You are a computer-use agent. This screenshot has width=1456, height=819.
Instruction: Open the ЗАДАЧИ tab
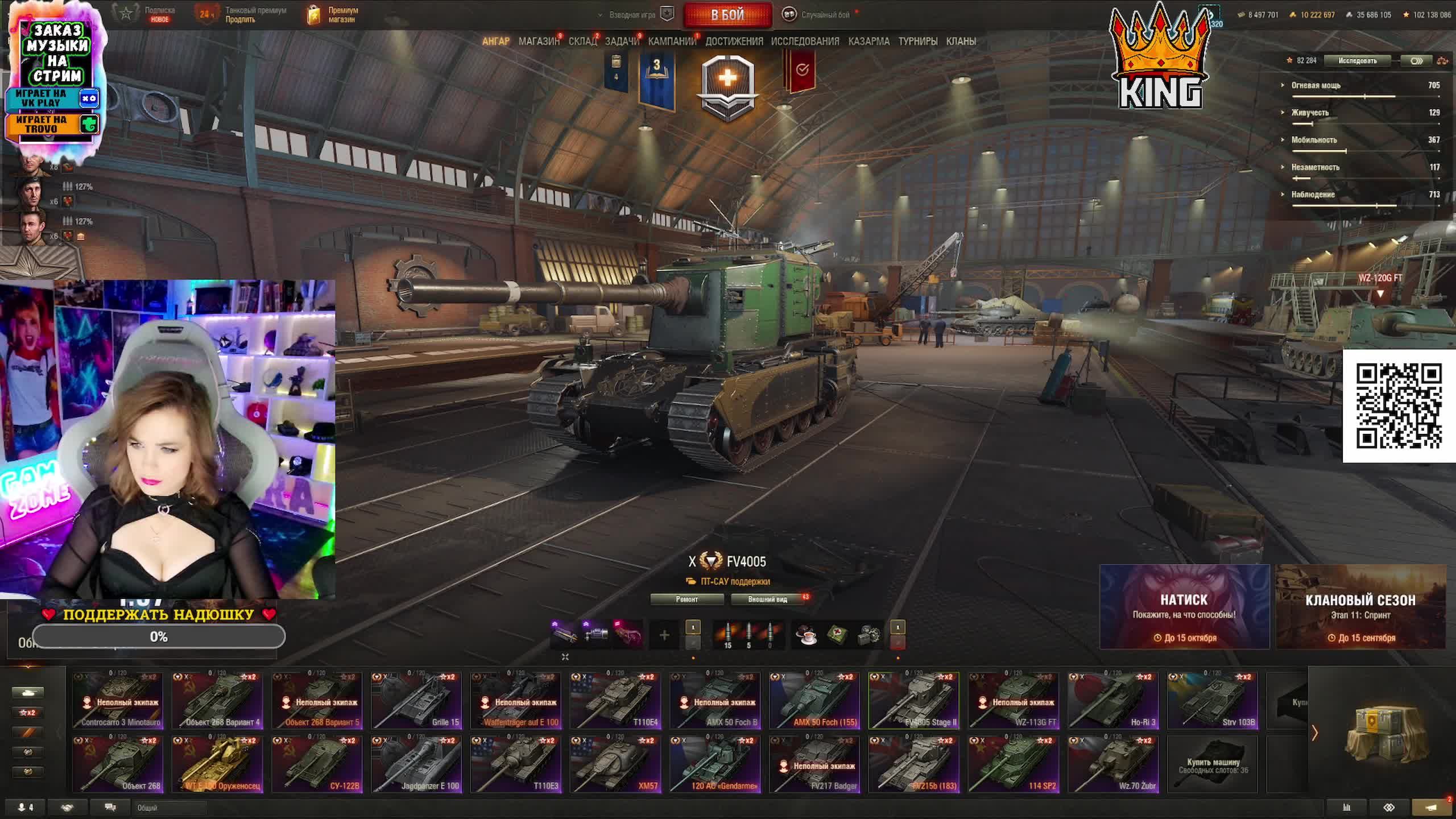tap(622, 42)
